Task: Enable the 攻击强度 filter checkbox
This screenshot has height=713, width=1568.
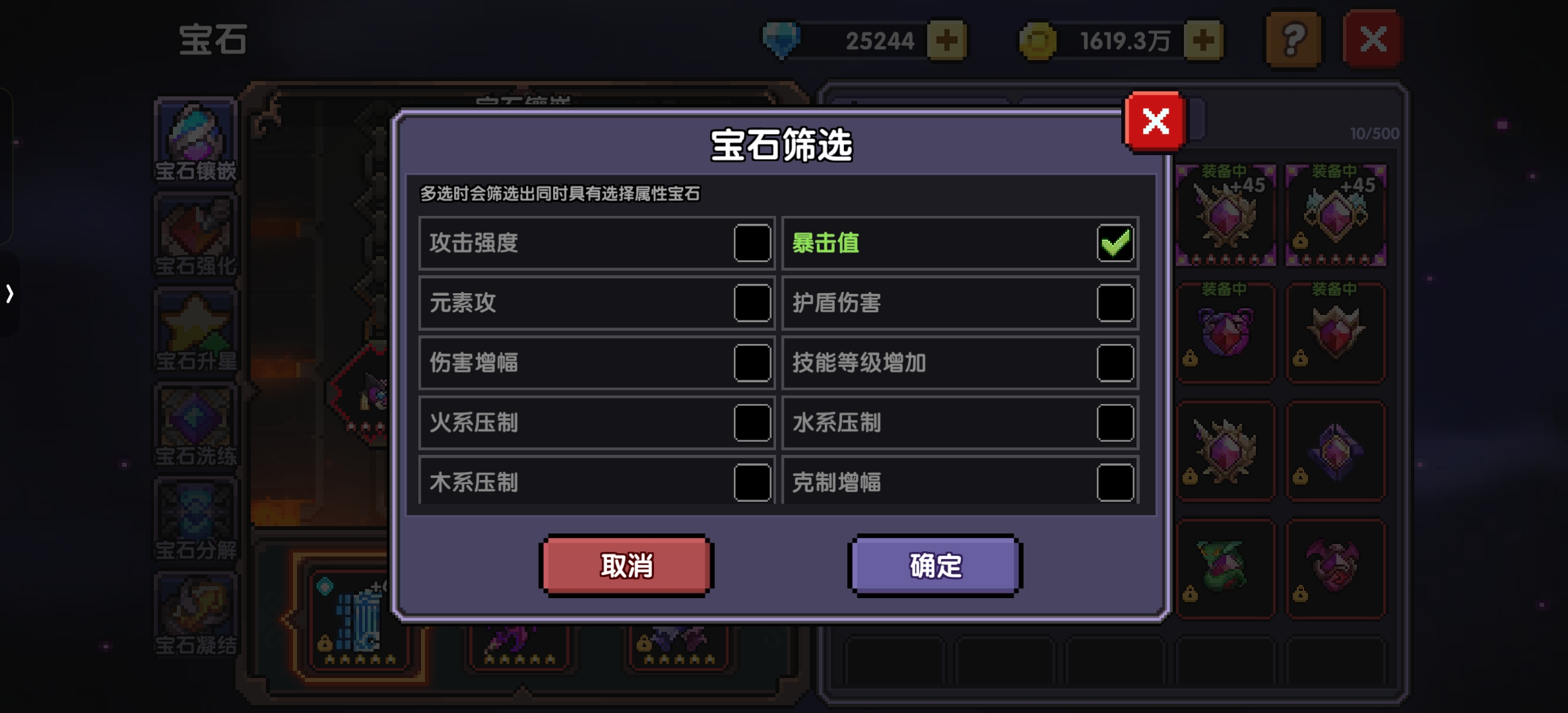Action: point(751,244)
